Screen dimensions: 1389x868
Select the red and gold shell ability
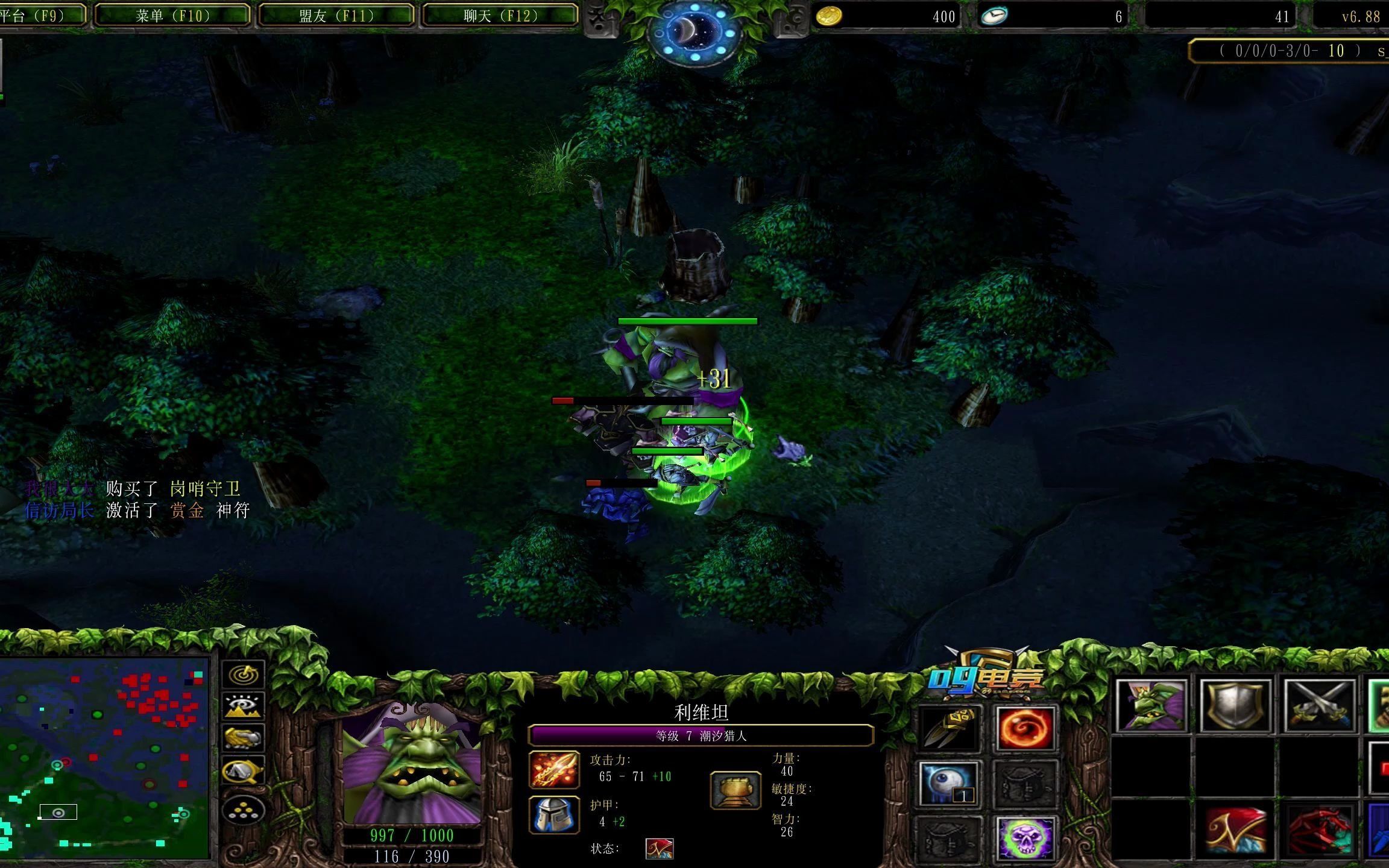tap(1235, 831)
